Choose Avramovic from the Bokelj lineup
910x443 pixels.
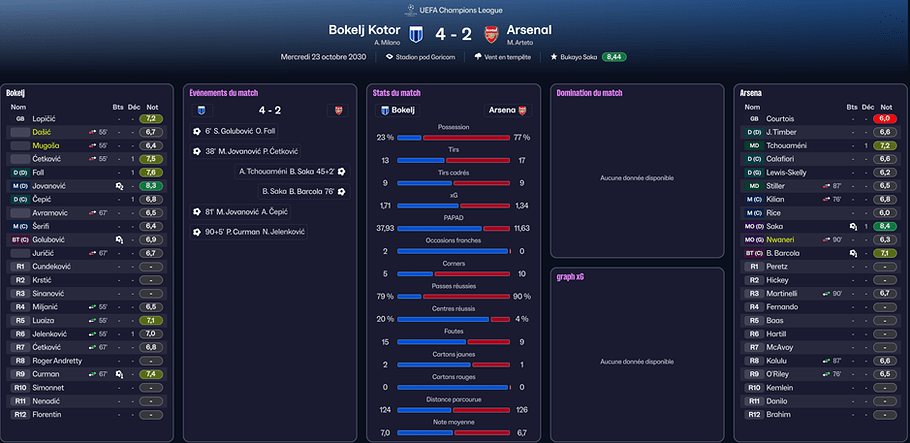point(51,213)
